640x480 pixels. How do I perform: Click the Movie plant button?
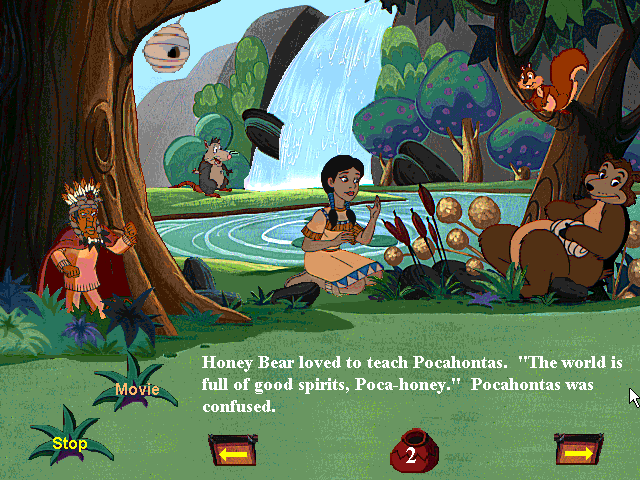tap(137, 389)
